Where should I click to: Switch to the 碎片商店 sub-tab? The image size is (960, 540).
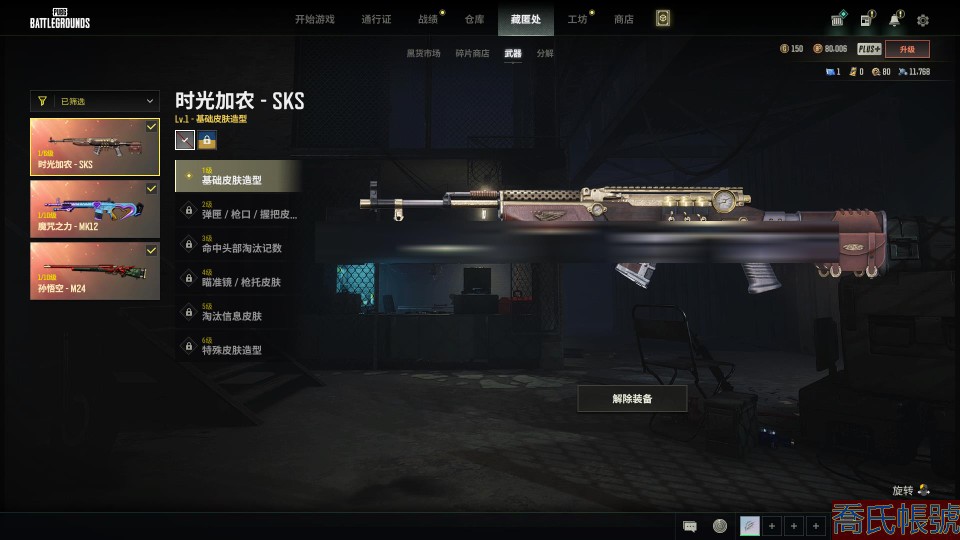pos(472,53)
